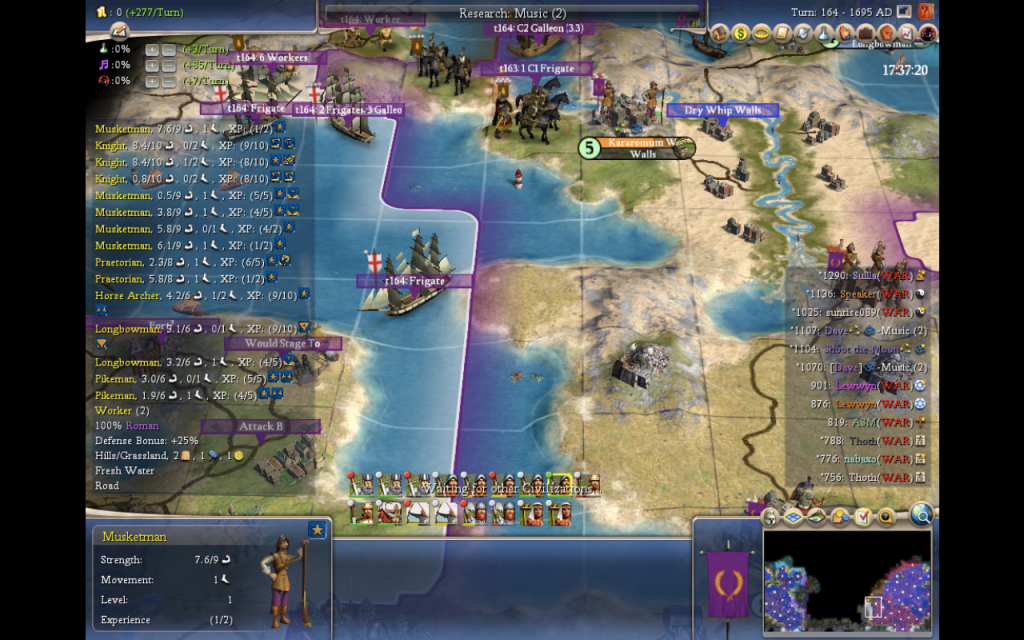Toggle the scores checkmark button
This screenshot has height=640, width=1024.
[864, 517]
